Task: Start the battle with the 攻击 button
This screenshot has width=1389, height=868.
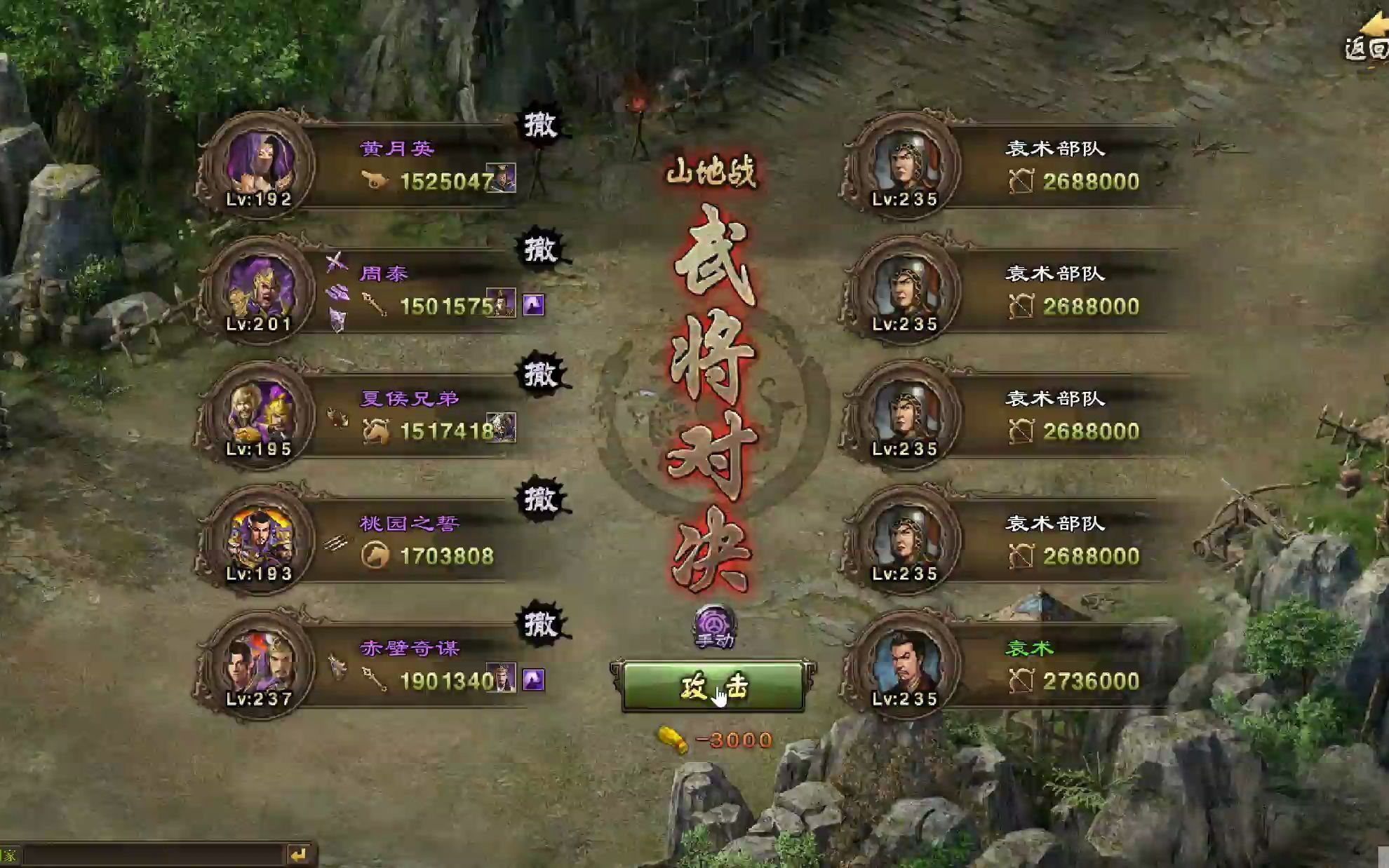Action: point(712,687)
